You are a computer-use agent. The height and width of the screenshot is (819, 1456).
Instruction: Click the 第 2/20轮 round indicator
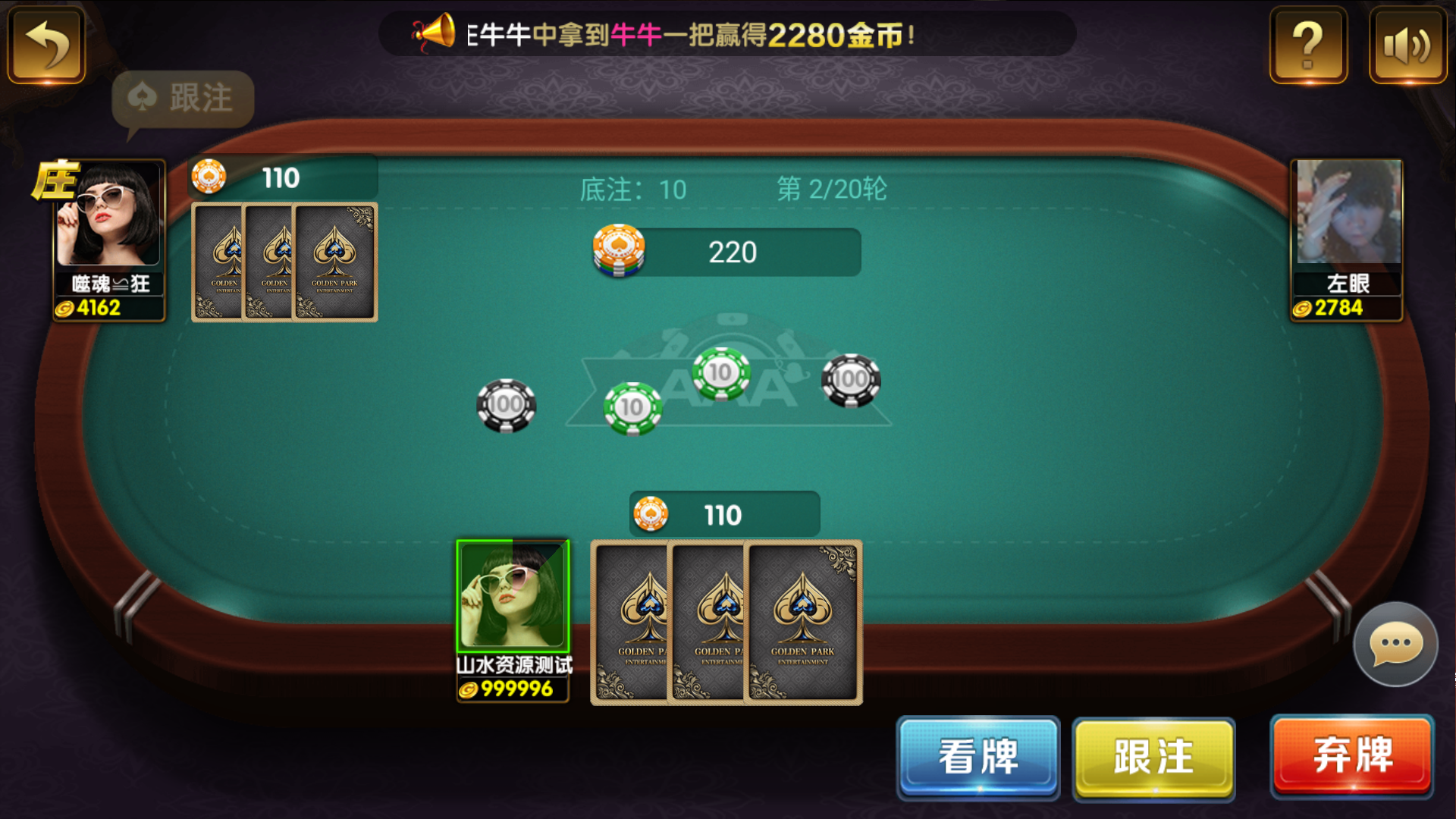click(x=830, y=190)
